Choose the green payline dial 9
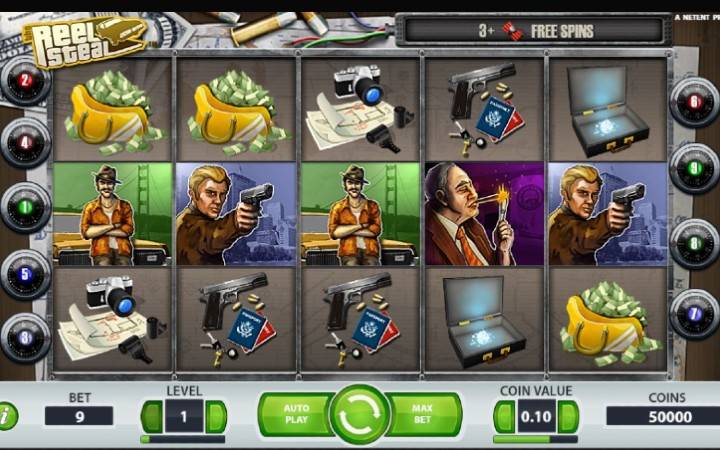 [x=694, y=167]
